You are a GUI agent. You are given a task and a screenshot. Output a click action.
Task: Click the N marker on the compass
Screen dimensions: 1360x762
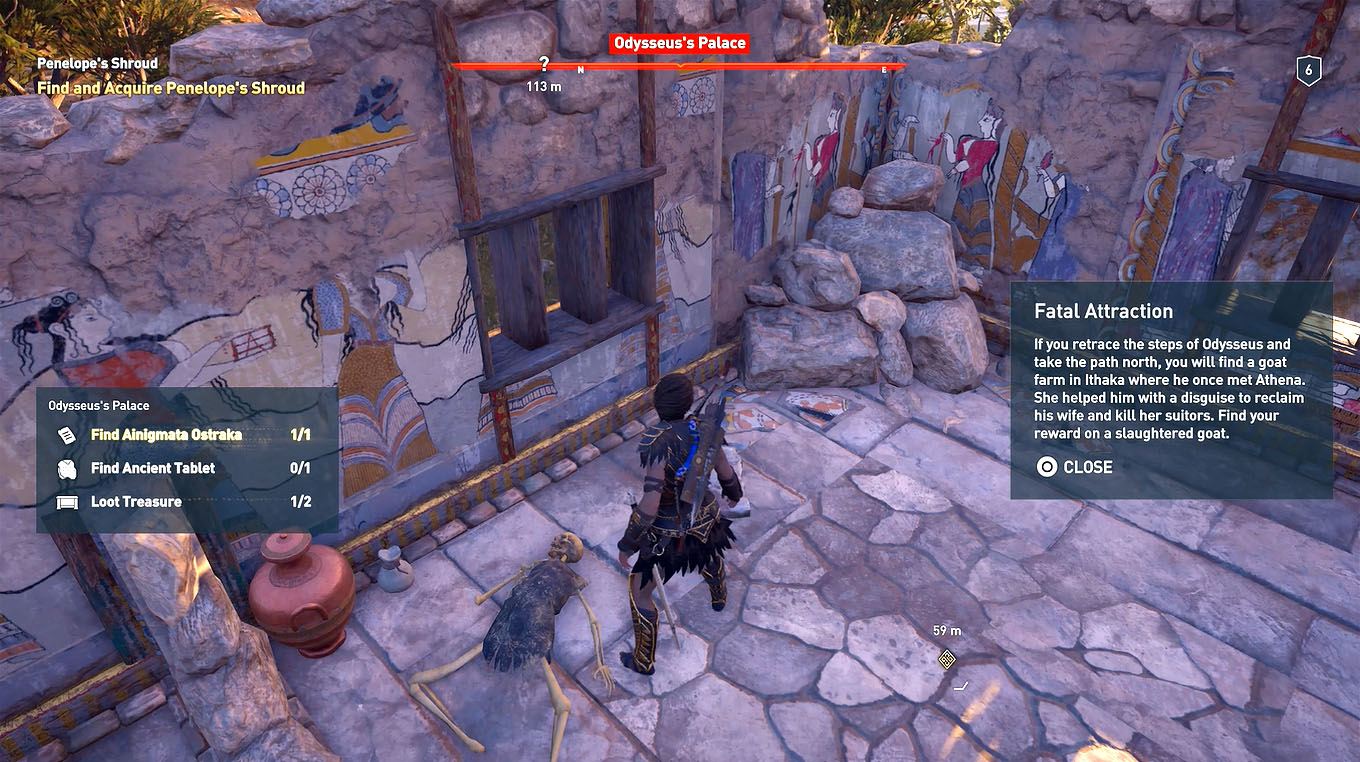point(581,68)
